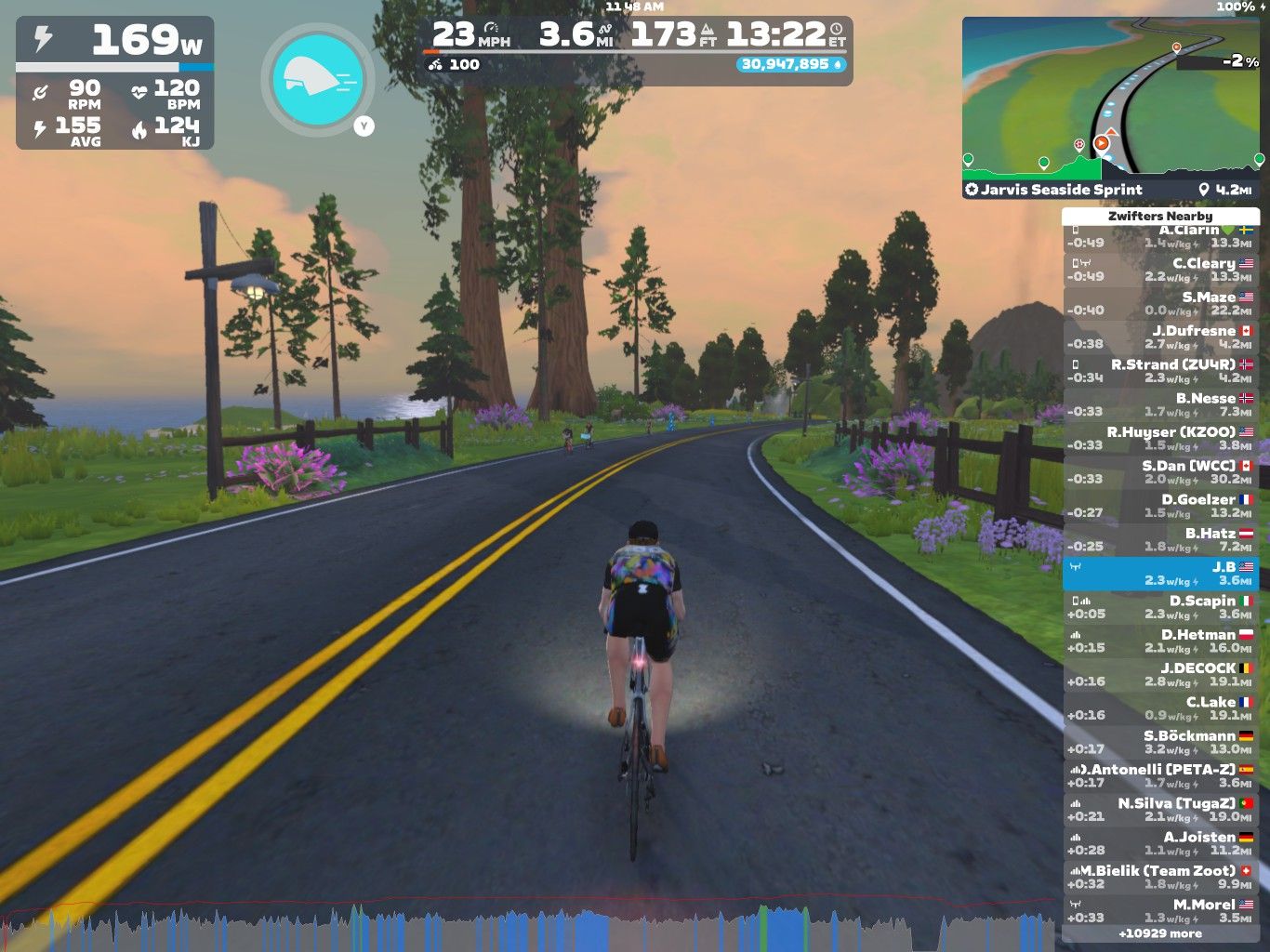Choose J.Dufresne from the rider list
This screenshot has width=1270, height=952.
click(1160, 337)
